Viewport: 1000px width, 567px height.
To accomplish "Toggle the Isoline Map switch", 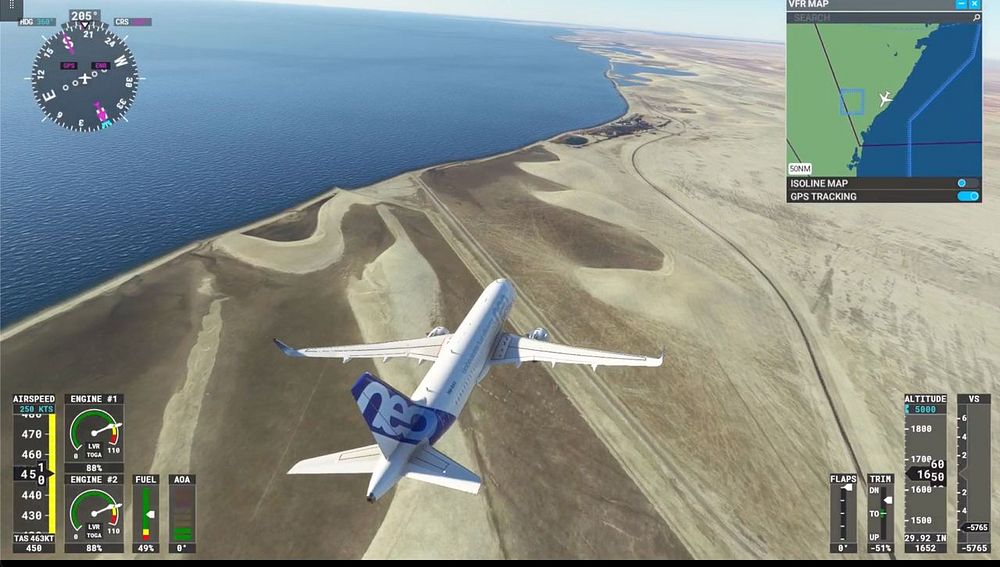I will point(967,183).
